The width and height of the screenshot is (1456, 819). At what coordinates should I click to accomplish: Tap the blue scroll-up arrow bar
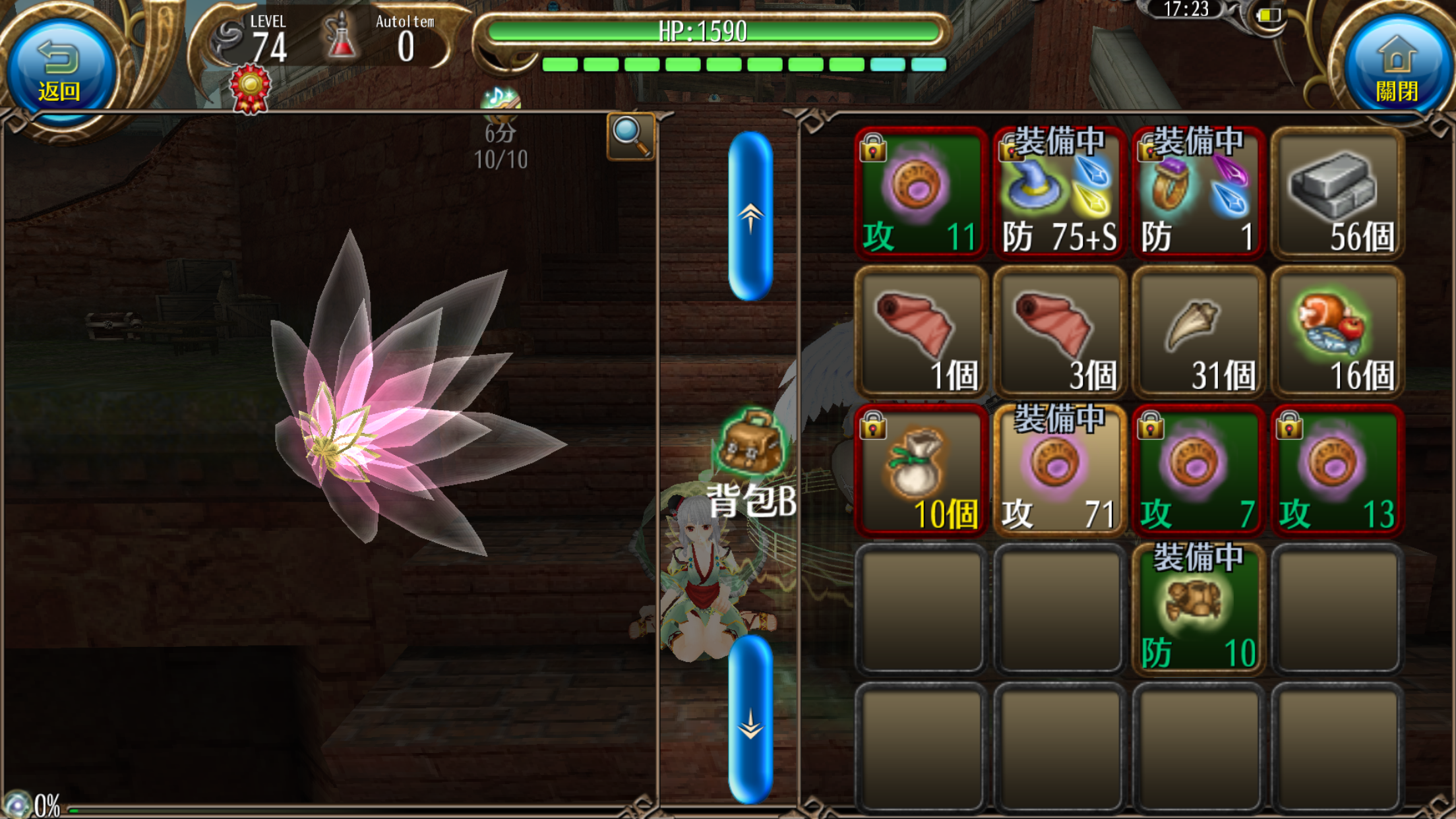750,216
